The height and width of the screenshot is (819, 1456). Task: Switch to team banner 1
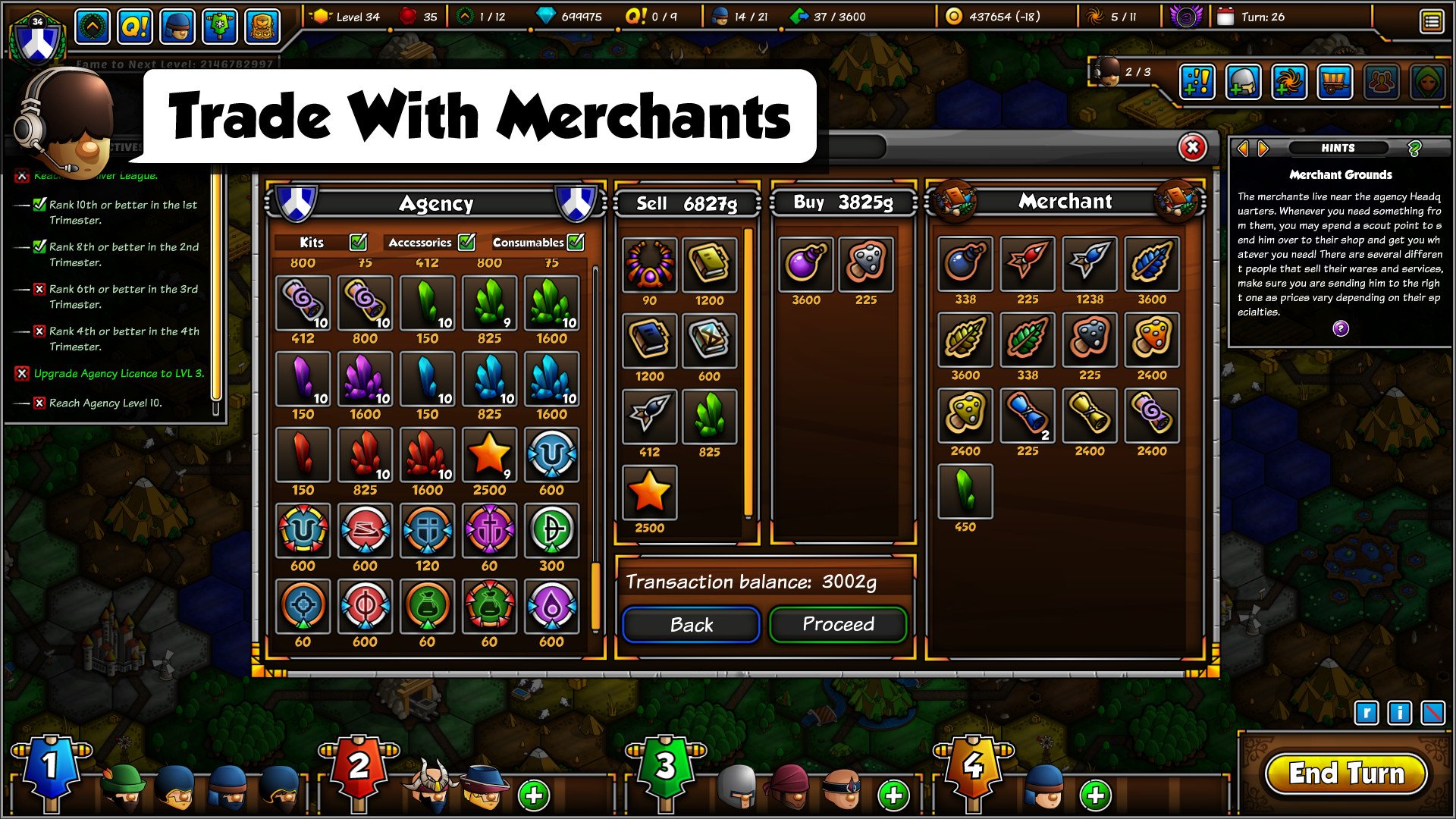point(49,766)
